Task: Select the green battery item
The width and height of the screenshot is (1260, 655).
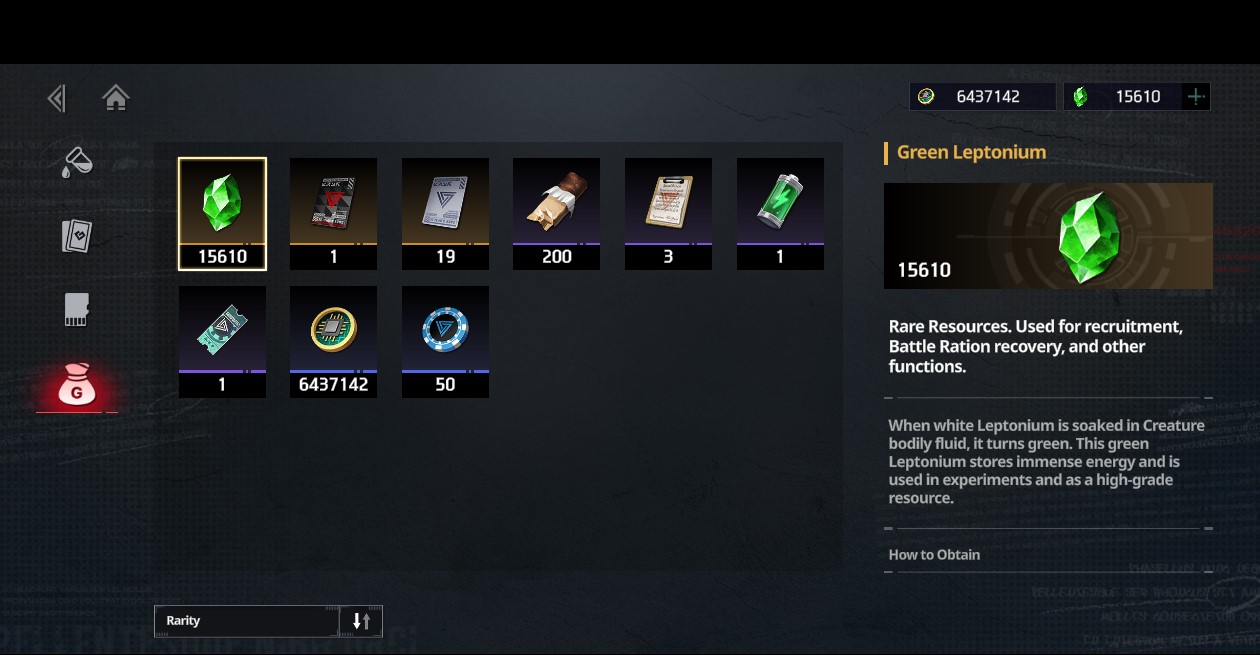Action: (x=780, y=213)
